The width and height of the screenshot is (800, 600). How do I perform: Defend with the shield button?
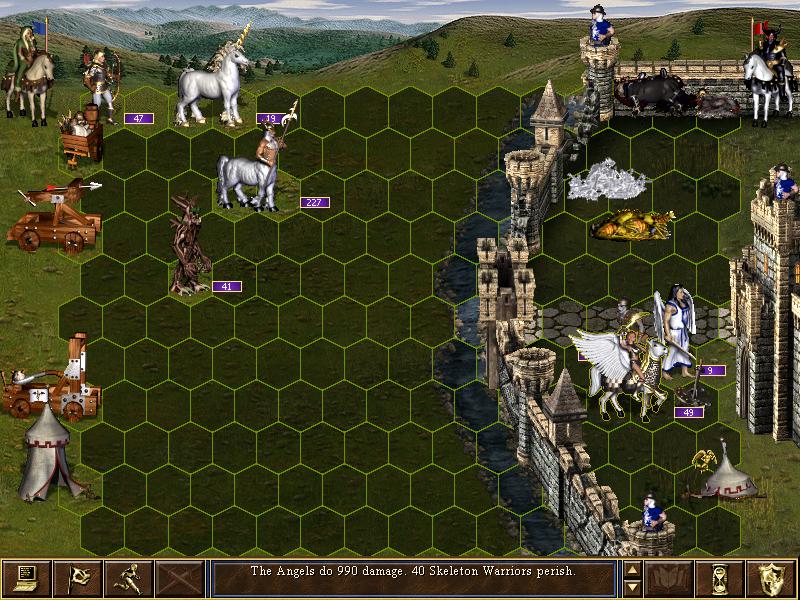pyautogui.click(x=772, y=578)
